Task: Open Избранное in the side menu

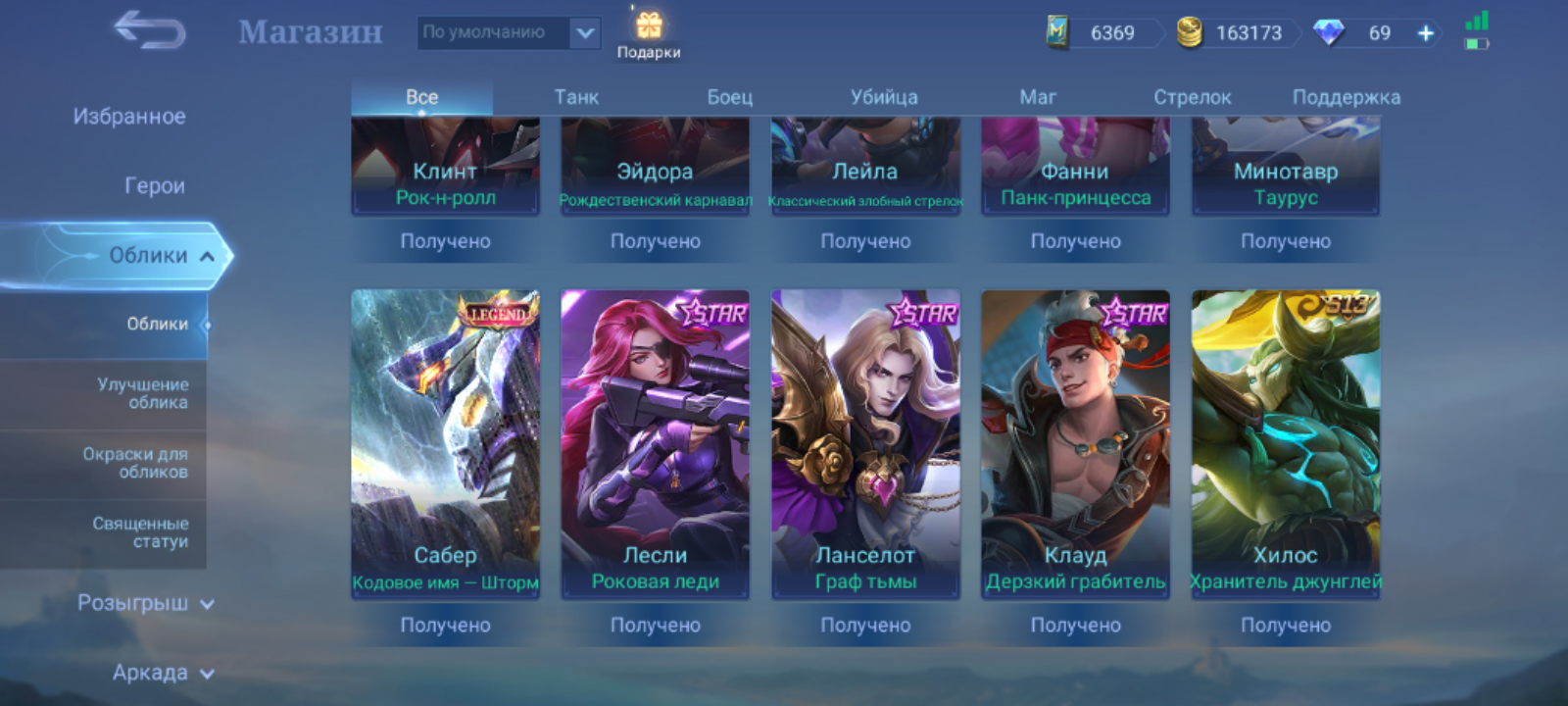Action: (129, 117)
